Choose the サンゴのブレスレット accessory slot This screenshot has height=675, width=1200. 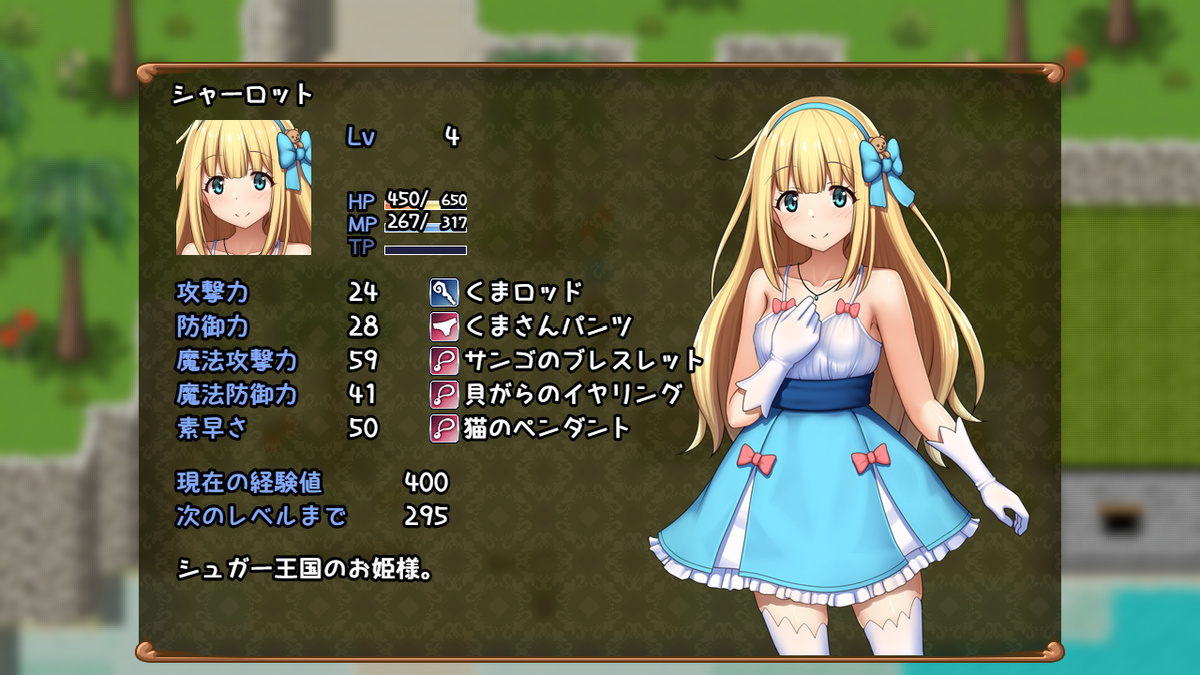[567, 360]
